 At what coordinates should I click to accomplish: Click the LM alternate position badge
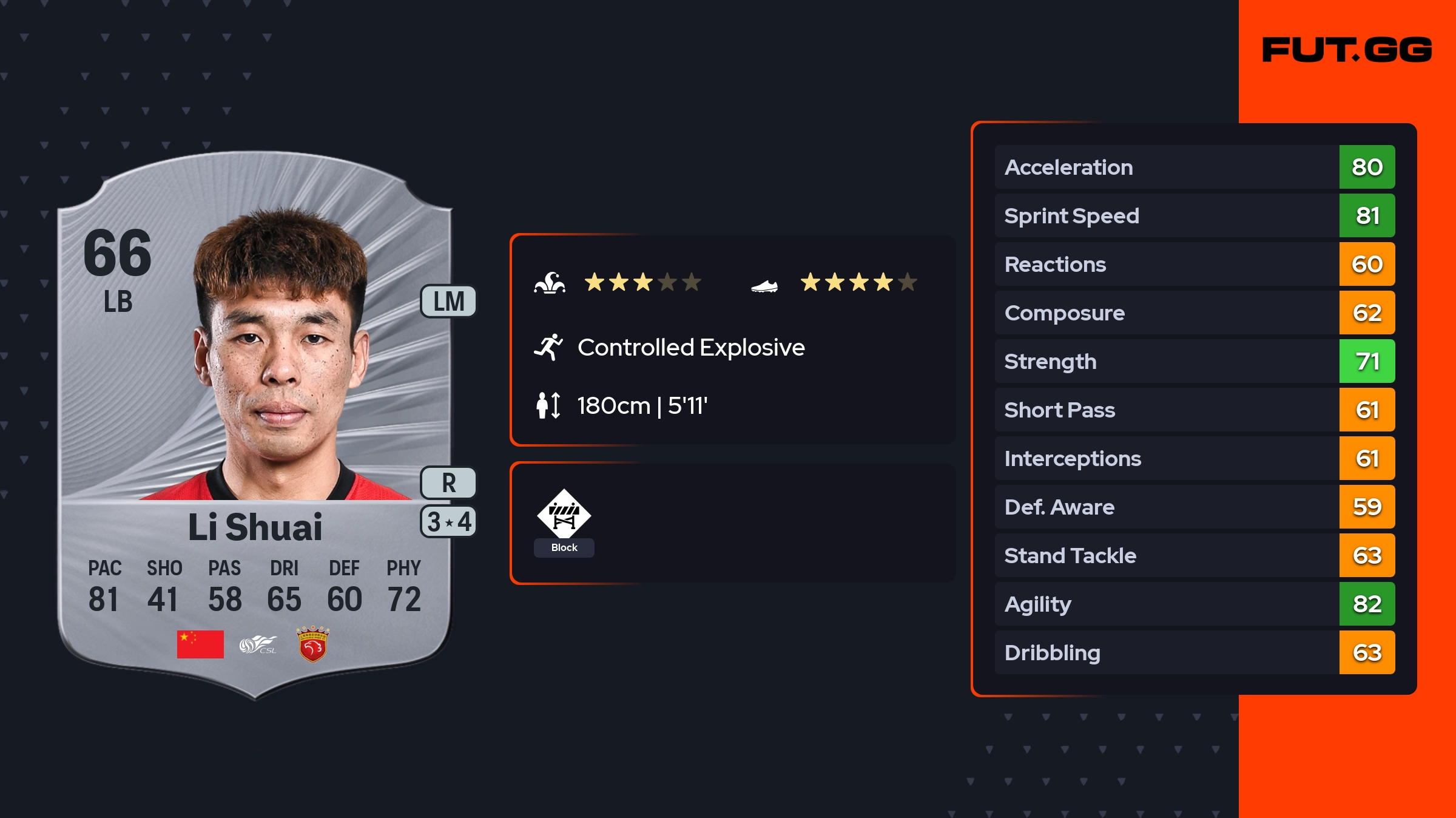(449, 301)
